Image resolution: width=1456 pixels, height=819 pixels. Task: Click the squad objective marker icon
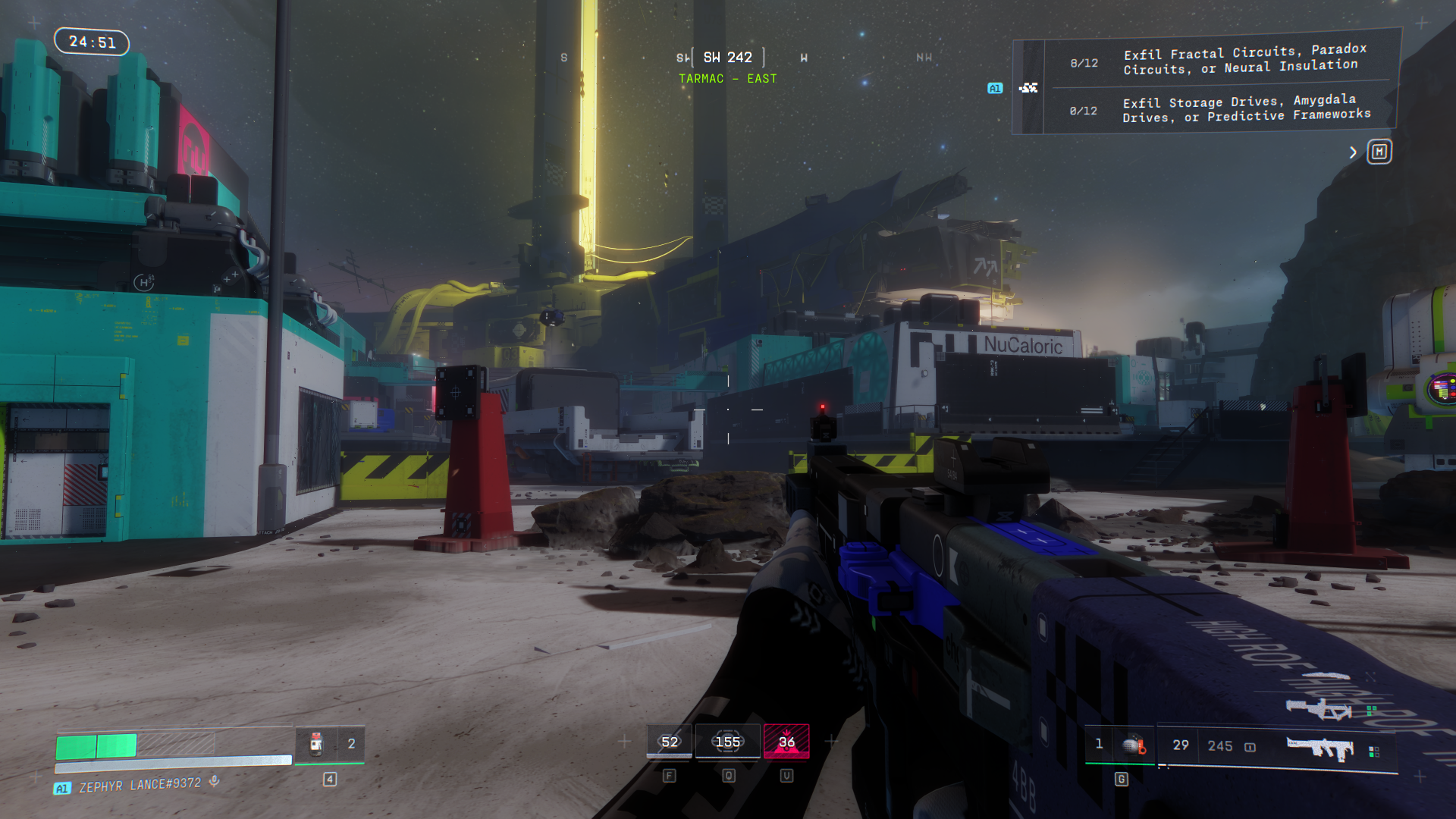tap(1028, 88)
